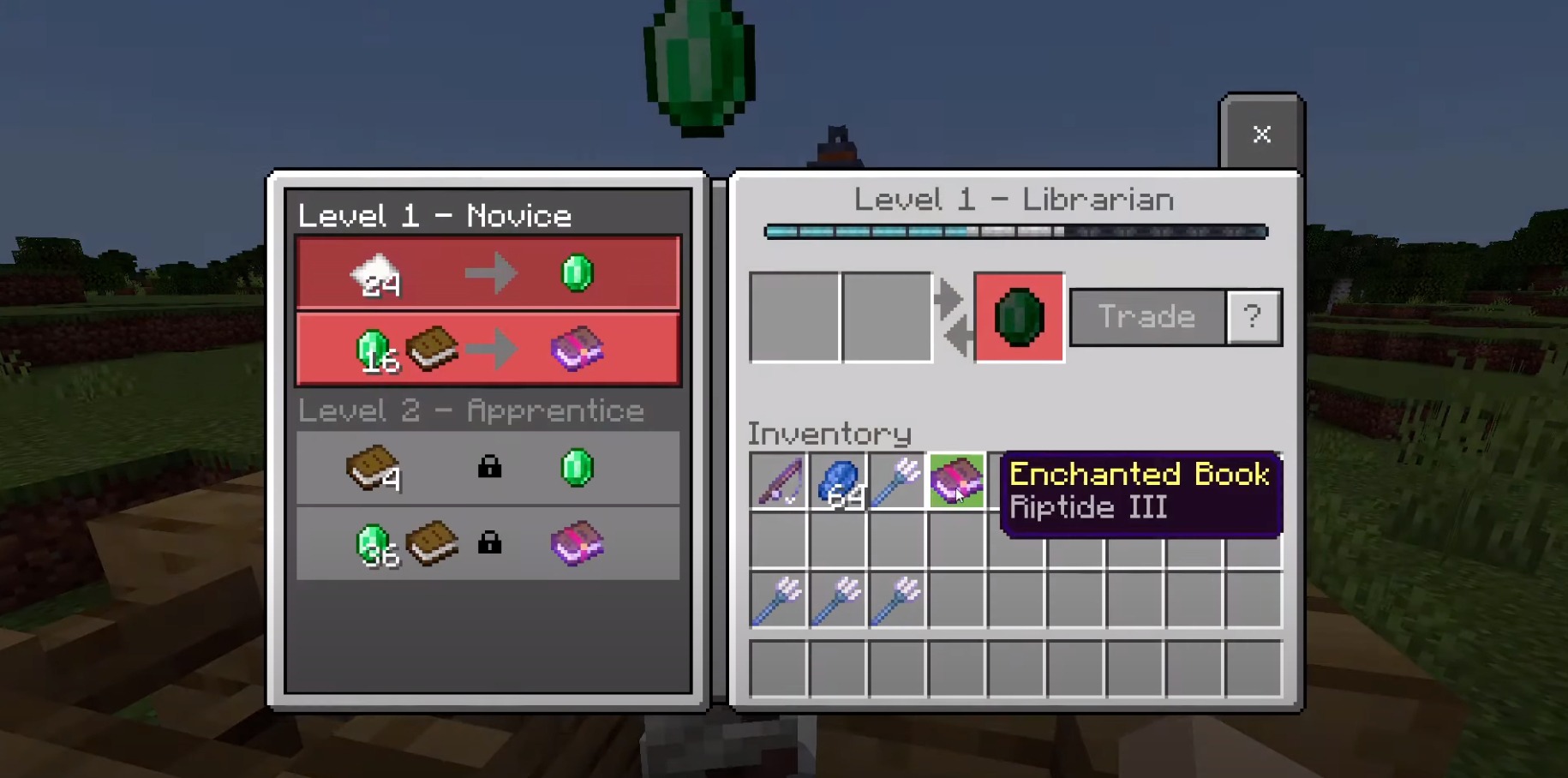1568x778 pixels.
Task: Select the Level 1 - Novice heading
Action: point(435,215)
